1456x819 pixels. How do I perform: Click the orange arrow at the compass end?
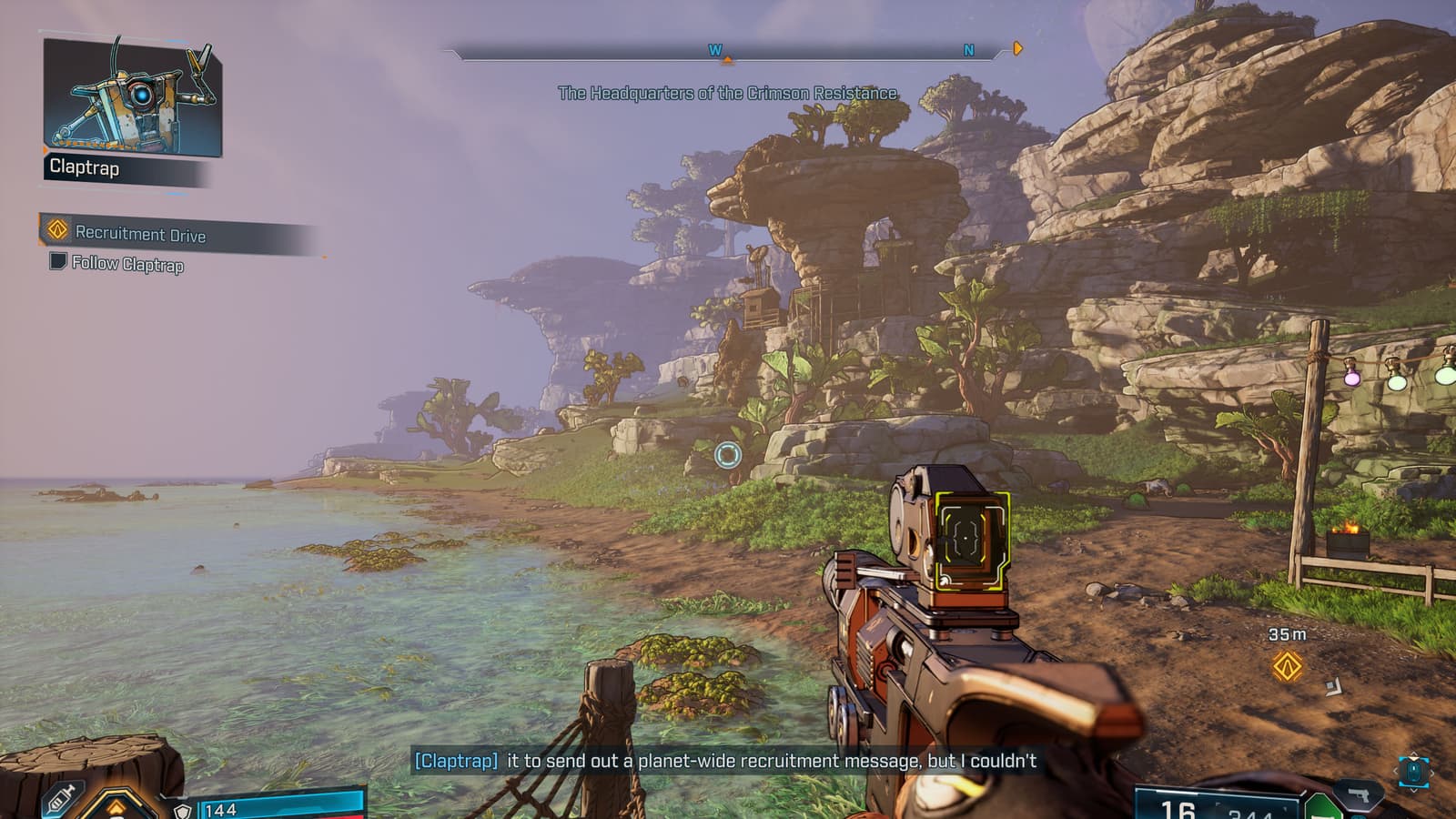click(x=1017, y=48)
